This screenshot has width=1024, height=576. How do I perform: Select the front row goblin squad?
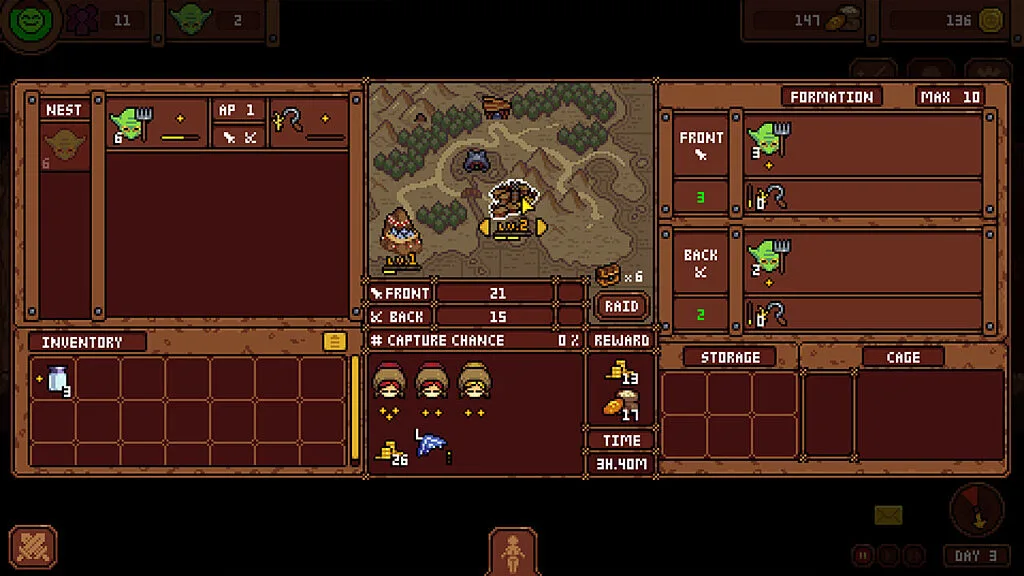770,142
